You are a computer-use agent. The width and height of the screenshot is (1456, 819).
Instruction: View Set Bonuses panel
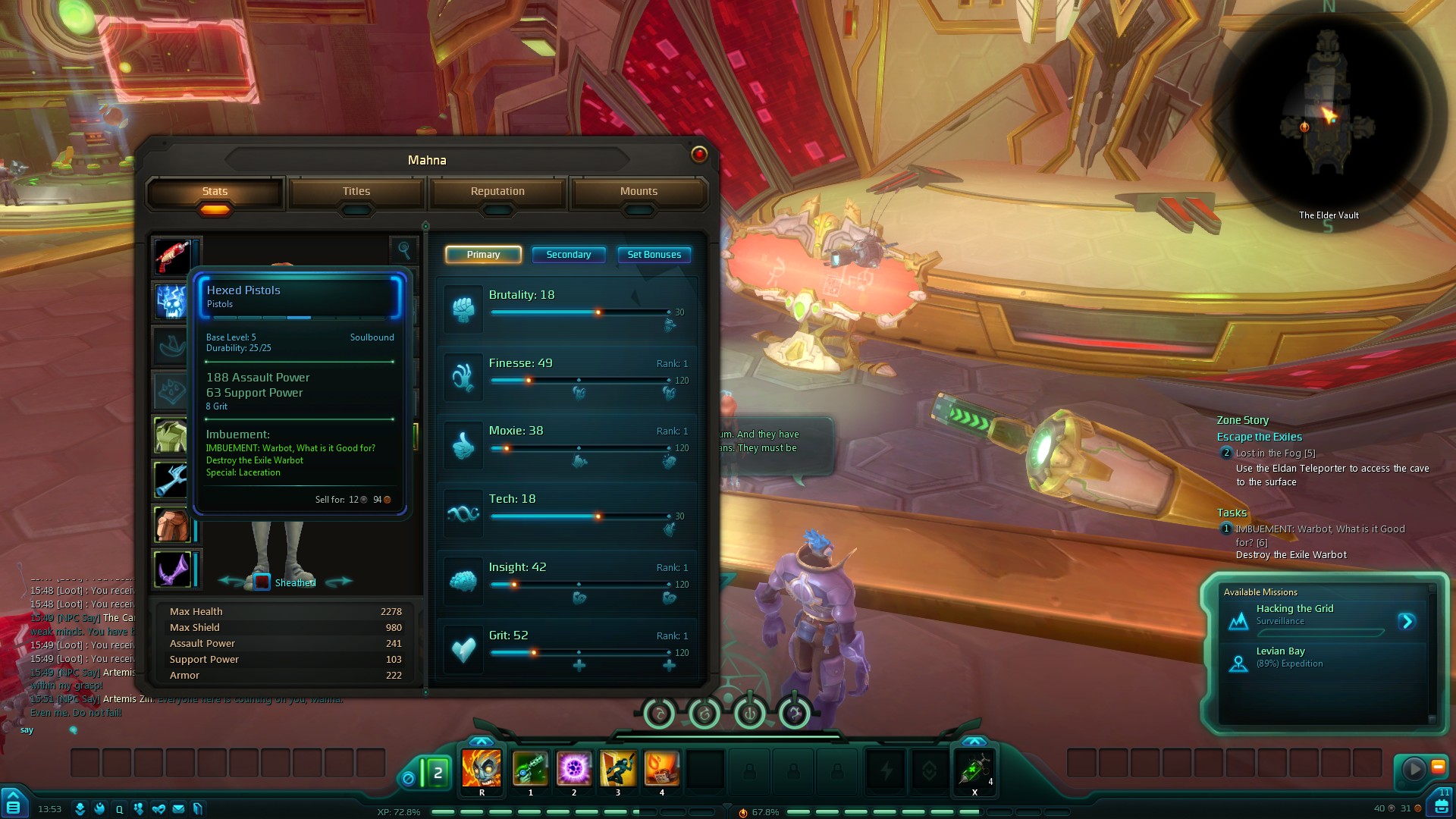pyautogui.click(x=654, y=255)
